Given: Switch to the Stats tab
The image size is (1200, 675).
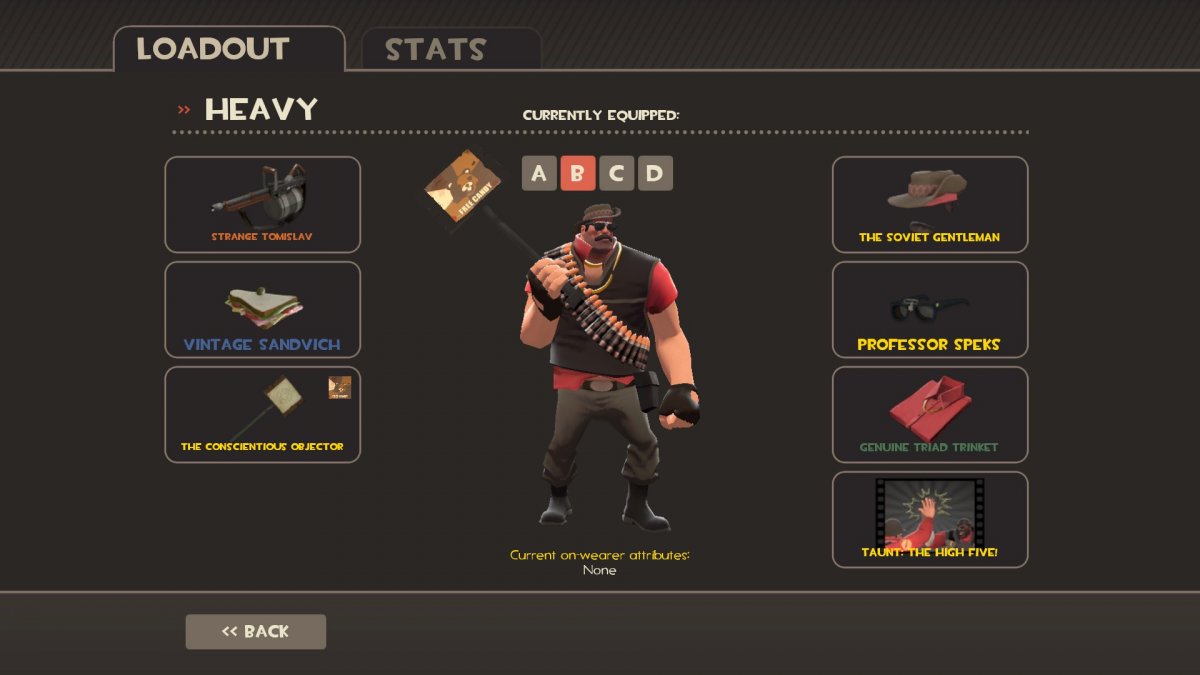Looking at the screenshot, I should (x=450, y=49).
